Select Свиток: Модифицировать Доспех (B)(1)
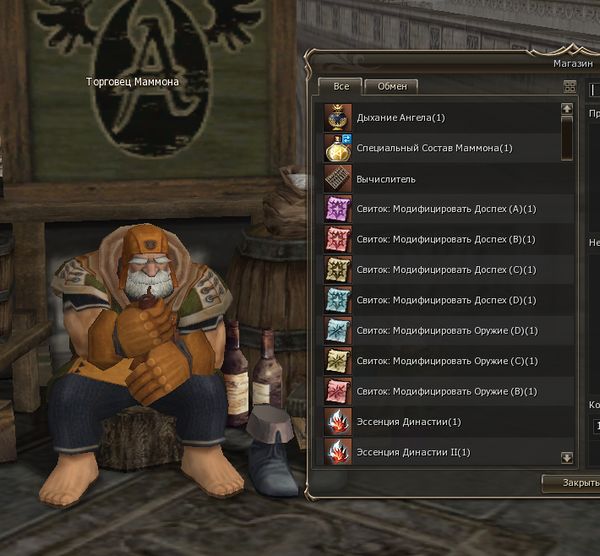Image resolution: width=600 pixels, height=556 pixels. [x=440, y=239]
